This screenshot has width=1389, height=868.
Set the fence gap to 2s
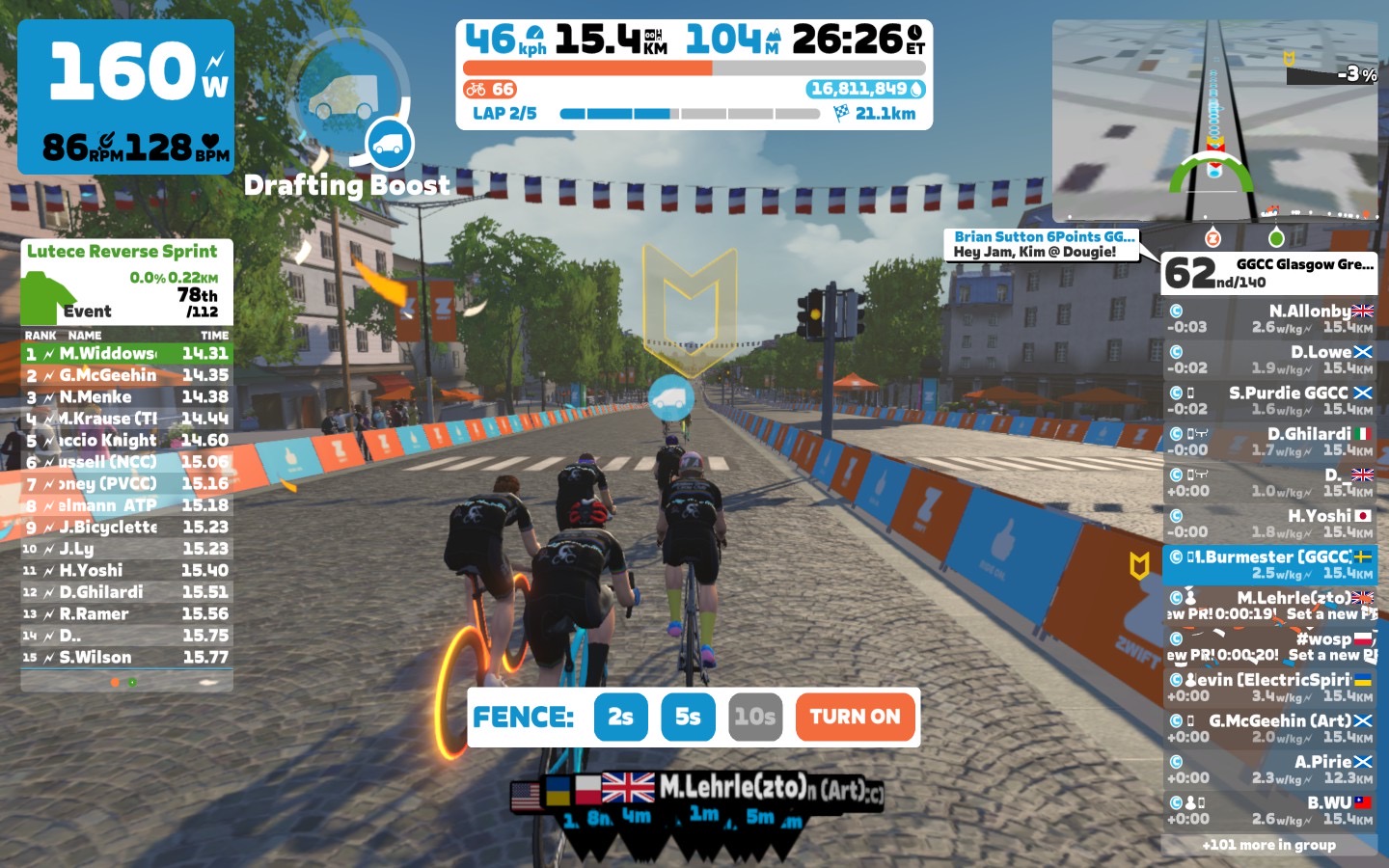click(620, 717)
